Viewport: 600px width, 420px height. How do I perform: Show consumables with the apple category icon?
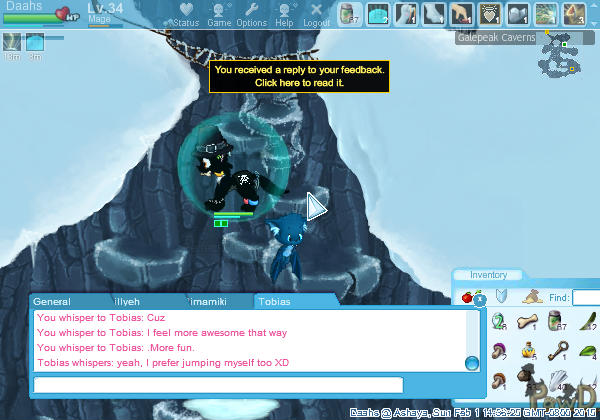point(467,297)
